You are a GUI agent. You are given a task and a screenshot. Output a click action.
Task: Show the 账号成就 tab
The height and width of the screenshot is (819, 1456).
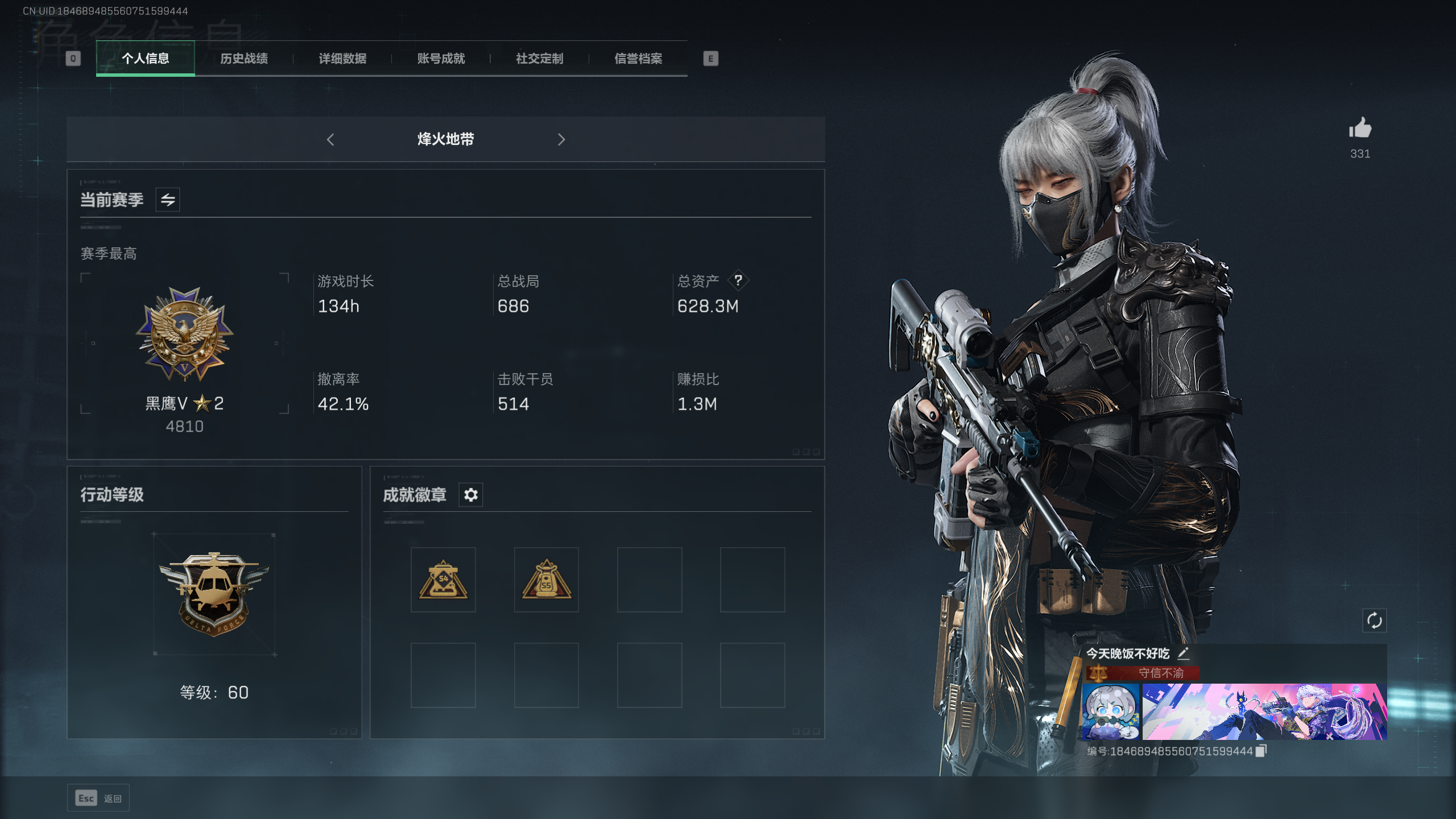441,59
